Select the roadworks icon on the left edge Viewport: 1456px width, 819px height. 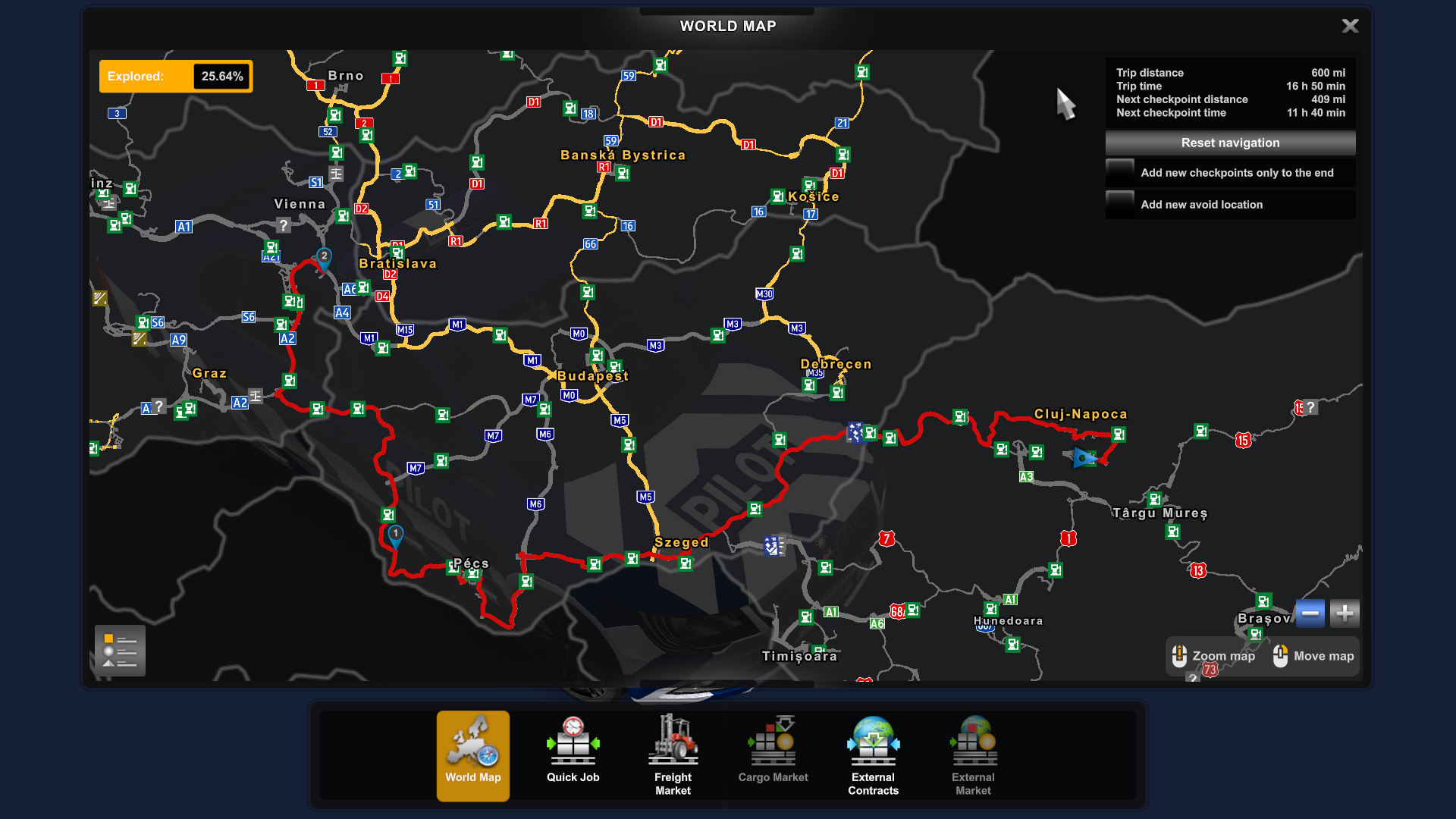[x=99, y=297]
